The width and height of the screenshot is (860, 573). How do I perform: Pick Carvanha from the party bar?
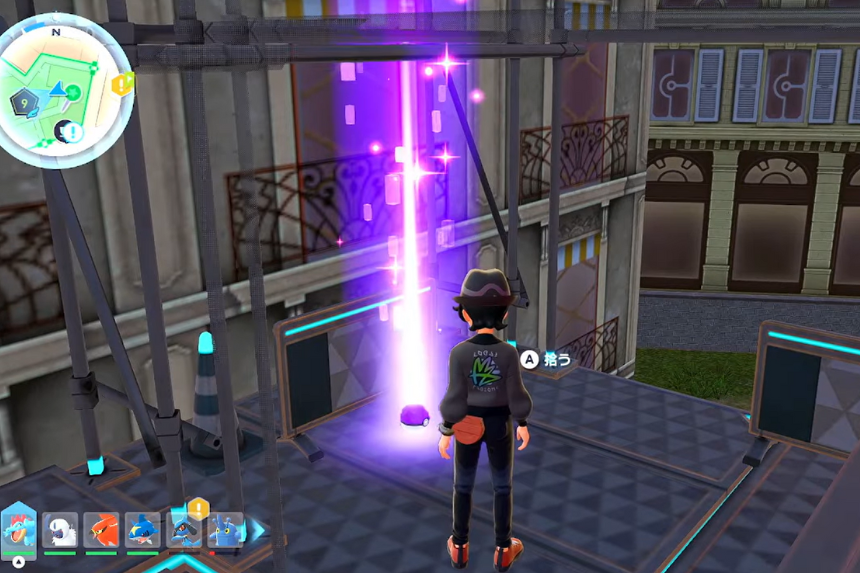click(x=142, y=529)
